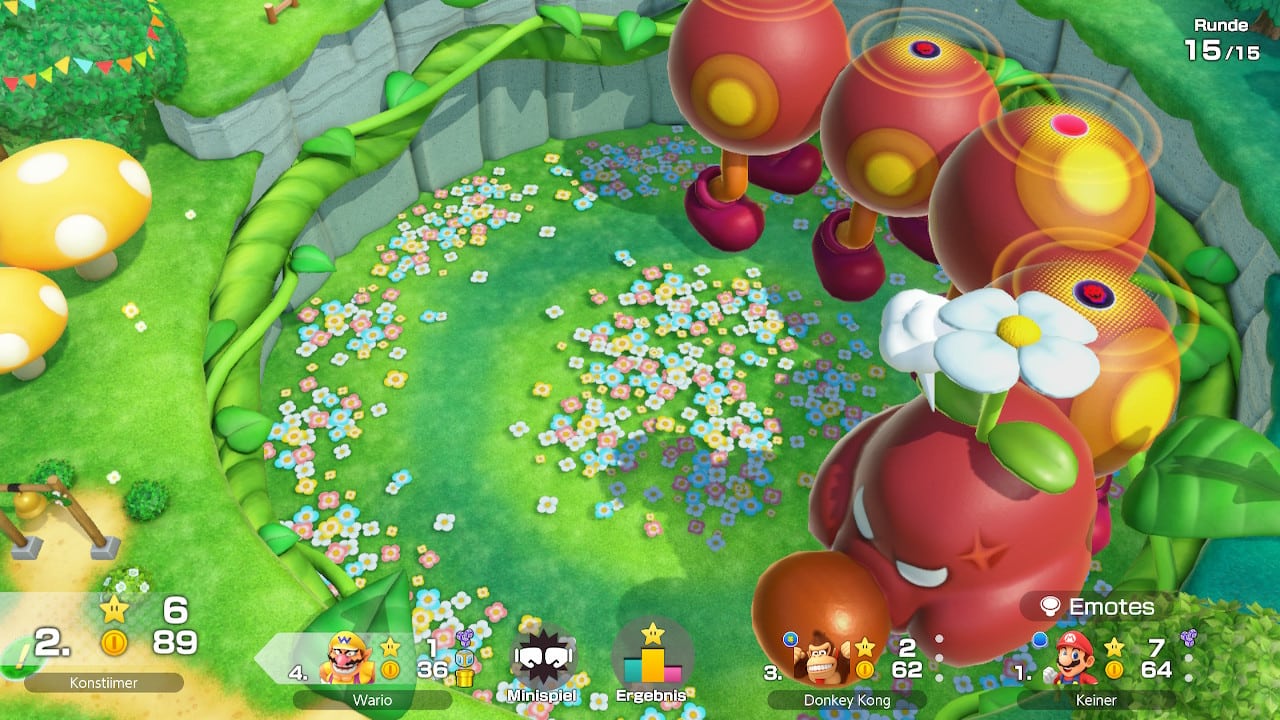Viewport: 1280px width, 720px height.
Task: Select Donkey Kong's player panel
Action: 846,664
